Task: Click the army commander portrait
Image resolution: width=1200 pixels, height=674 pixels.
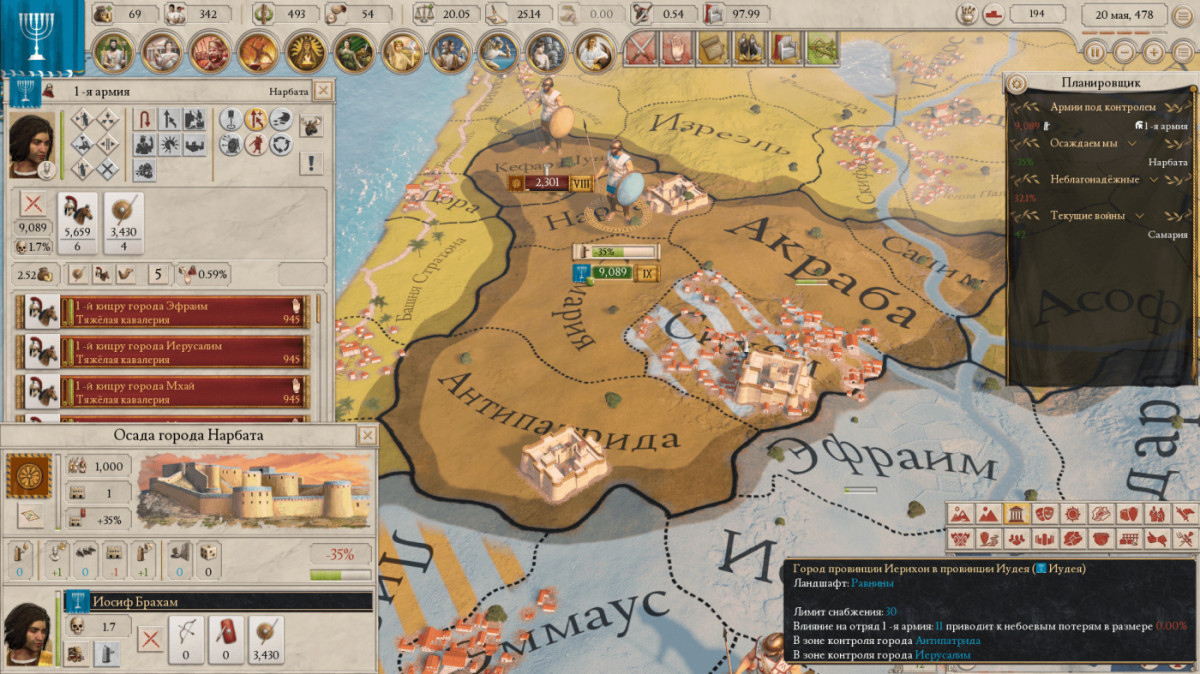Action: (x=32, y=143)
